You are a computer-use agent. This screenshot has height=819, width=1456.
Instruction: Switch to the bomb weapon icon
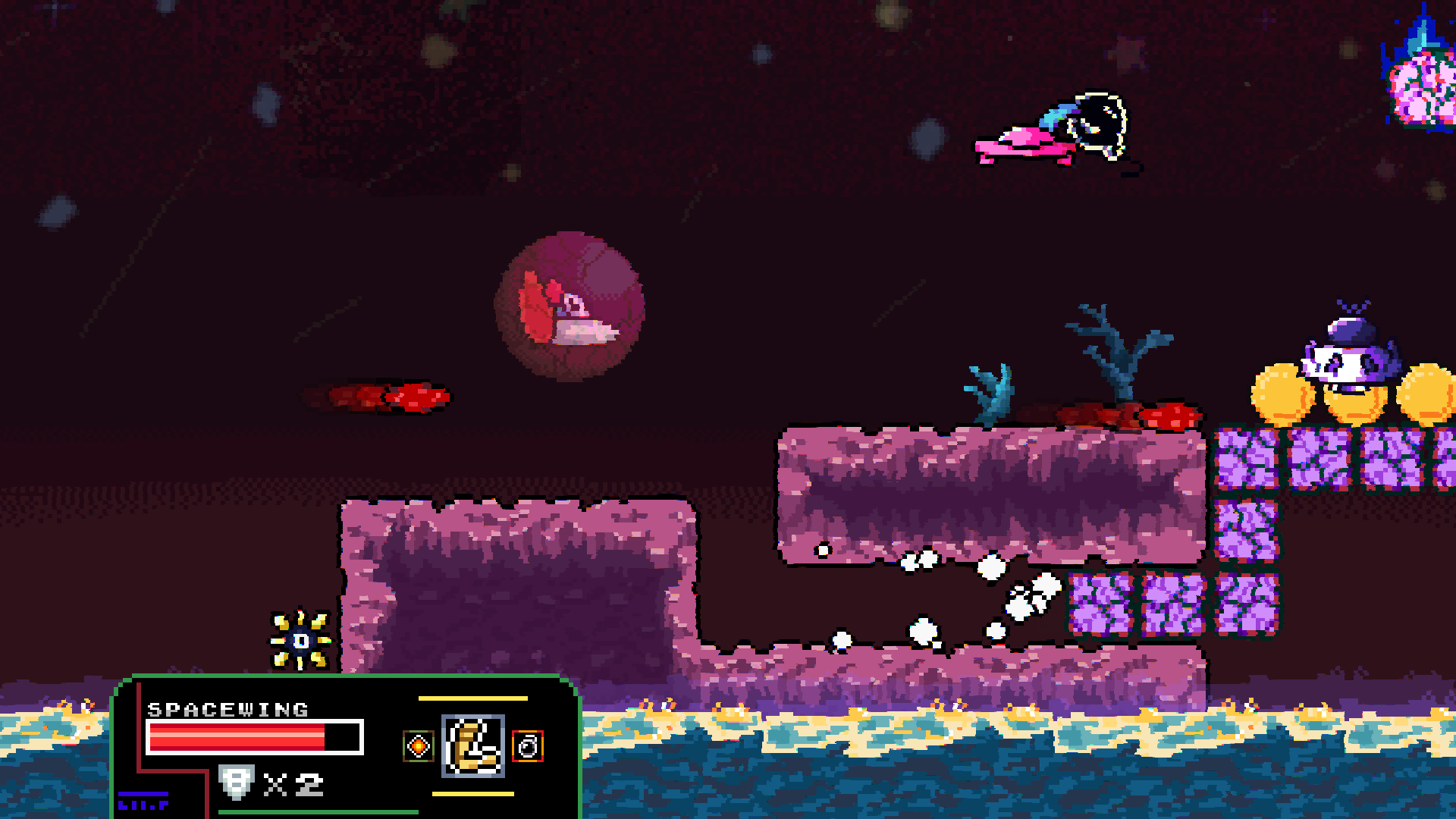click(x=528, y=746)
